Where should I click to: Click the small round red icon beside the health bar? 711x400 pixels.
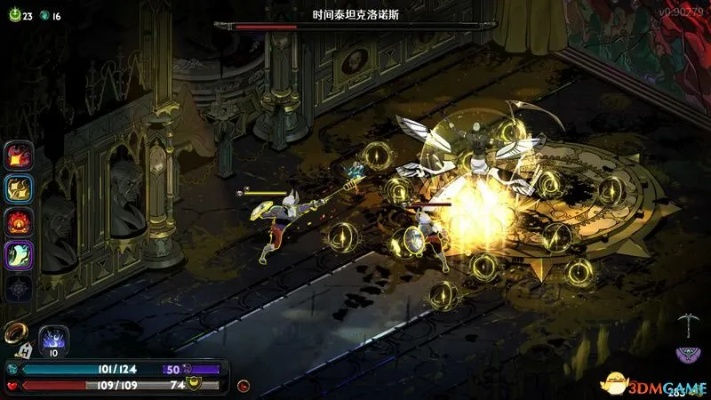(244, 384)
